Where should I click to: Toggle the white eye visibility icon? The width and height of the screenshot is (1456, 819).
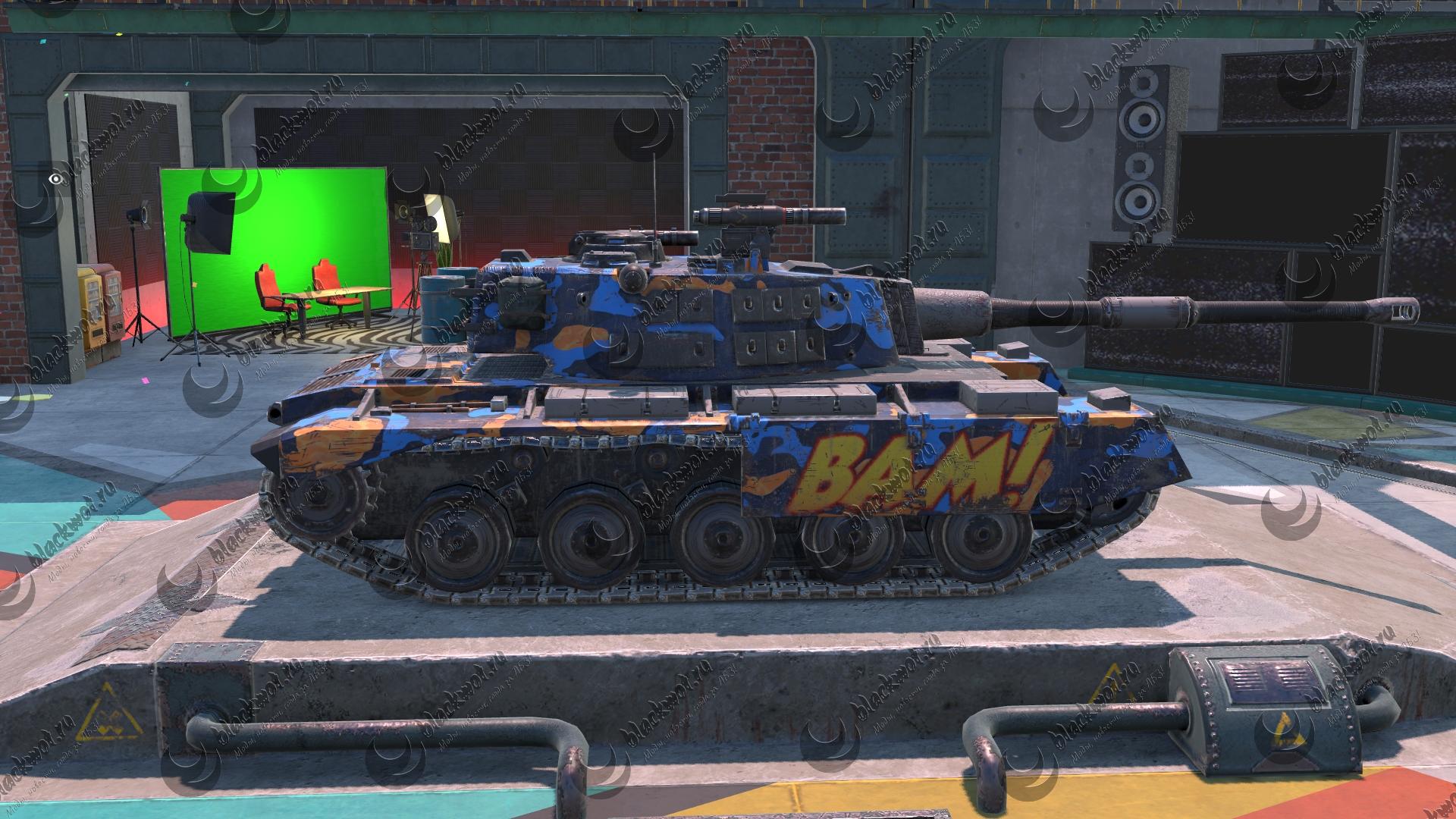(x=55, y=179)
